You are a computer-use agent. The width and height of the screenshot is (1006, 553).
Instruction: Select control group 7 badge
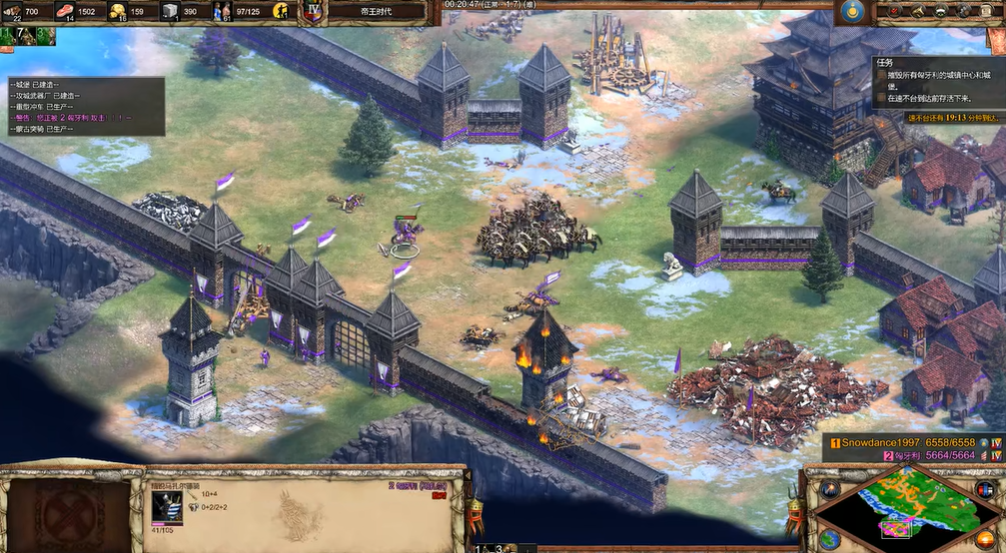point(24,37)
